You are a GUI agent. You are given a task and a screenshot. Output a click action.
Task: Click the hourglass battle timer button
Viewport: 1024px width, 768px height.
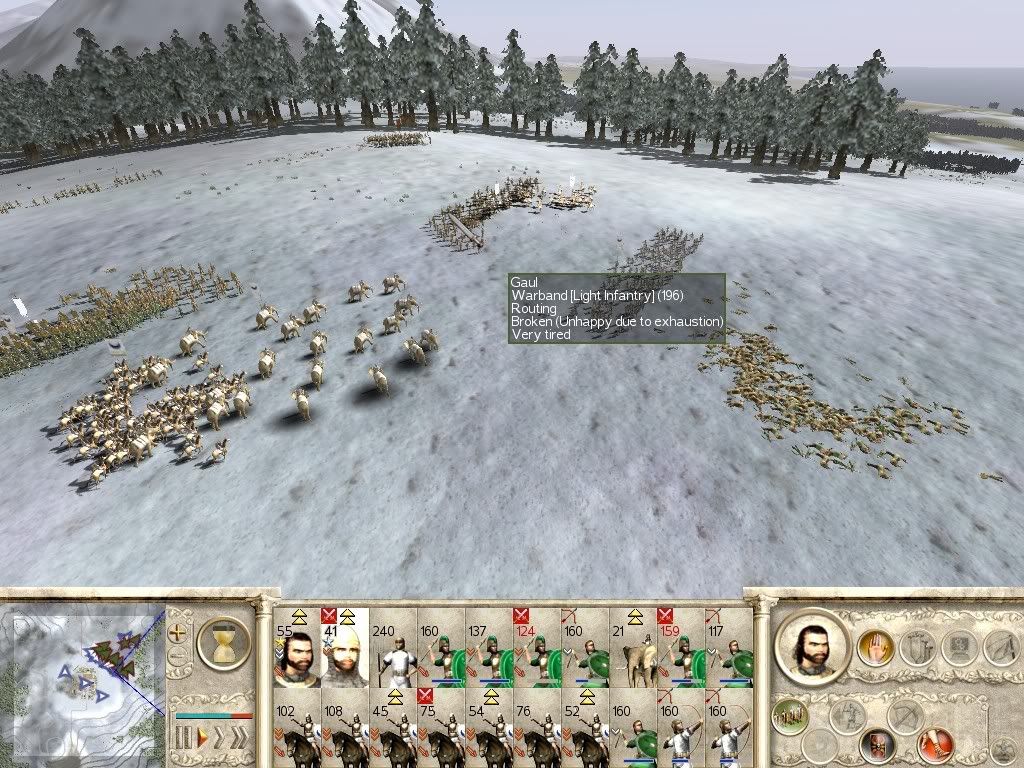(x=223, y=642)
